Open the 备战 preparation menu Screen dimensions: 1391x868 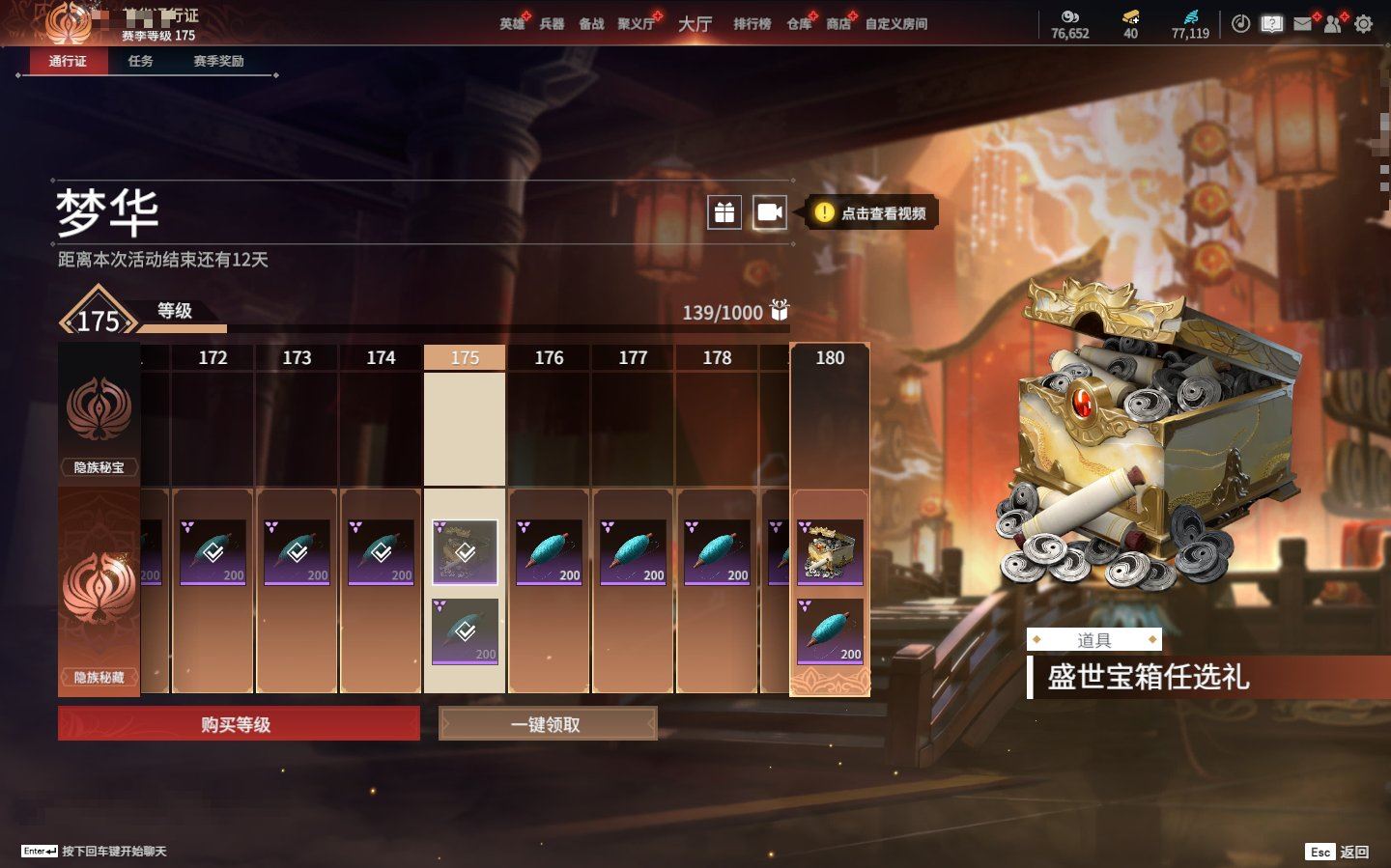(591, 24)
